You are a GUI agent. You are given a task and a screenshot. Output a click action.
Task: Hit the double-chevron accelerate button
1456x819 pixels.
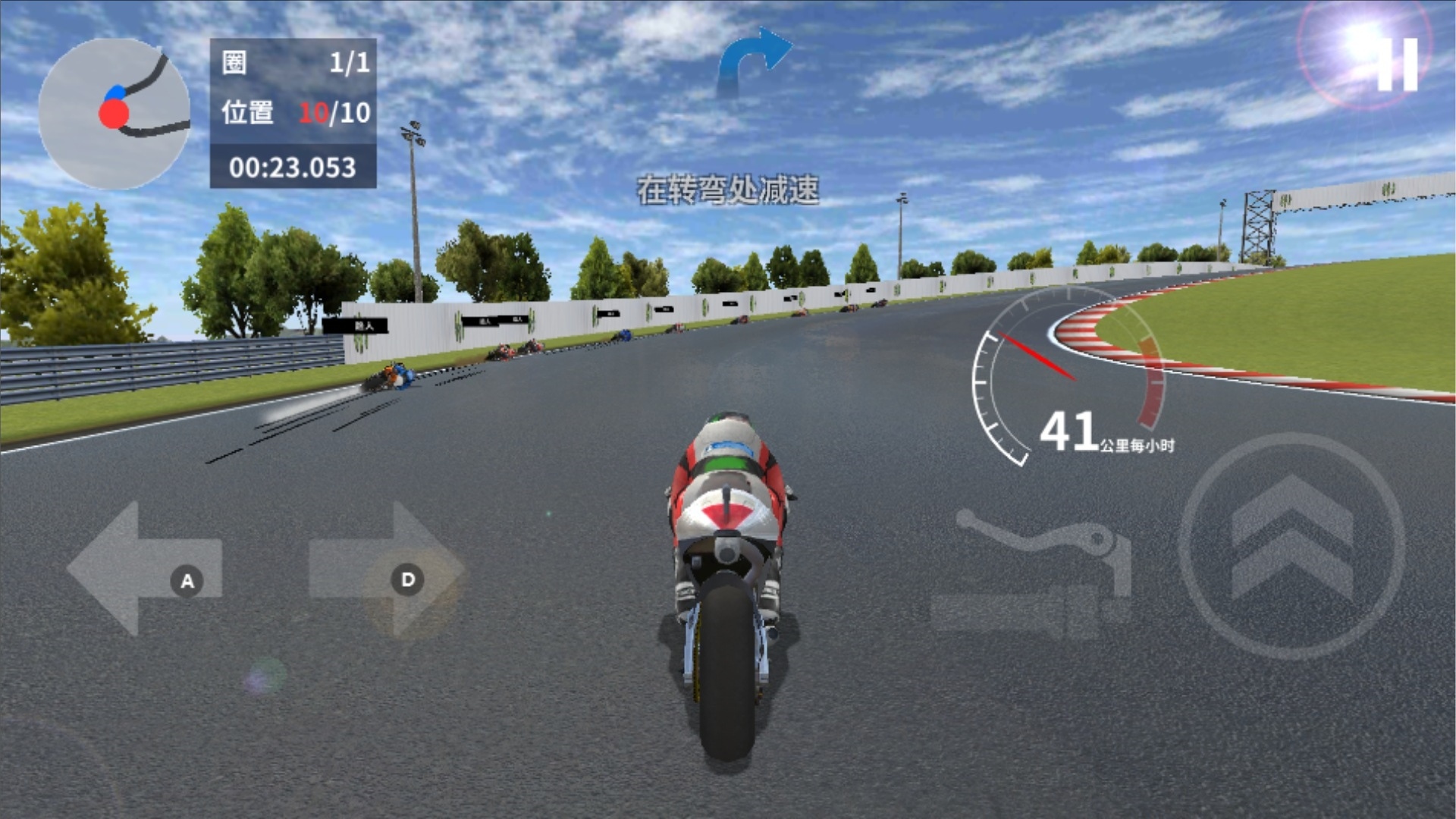coord(1291,545)
